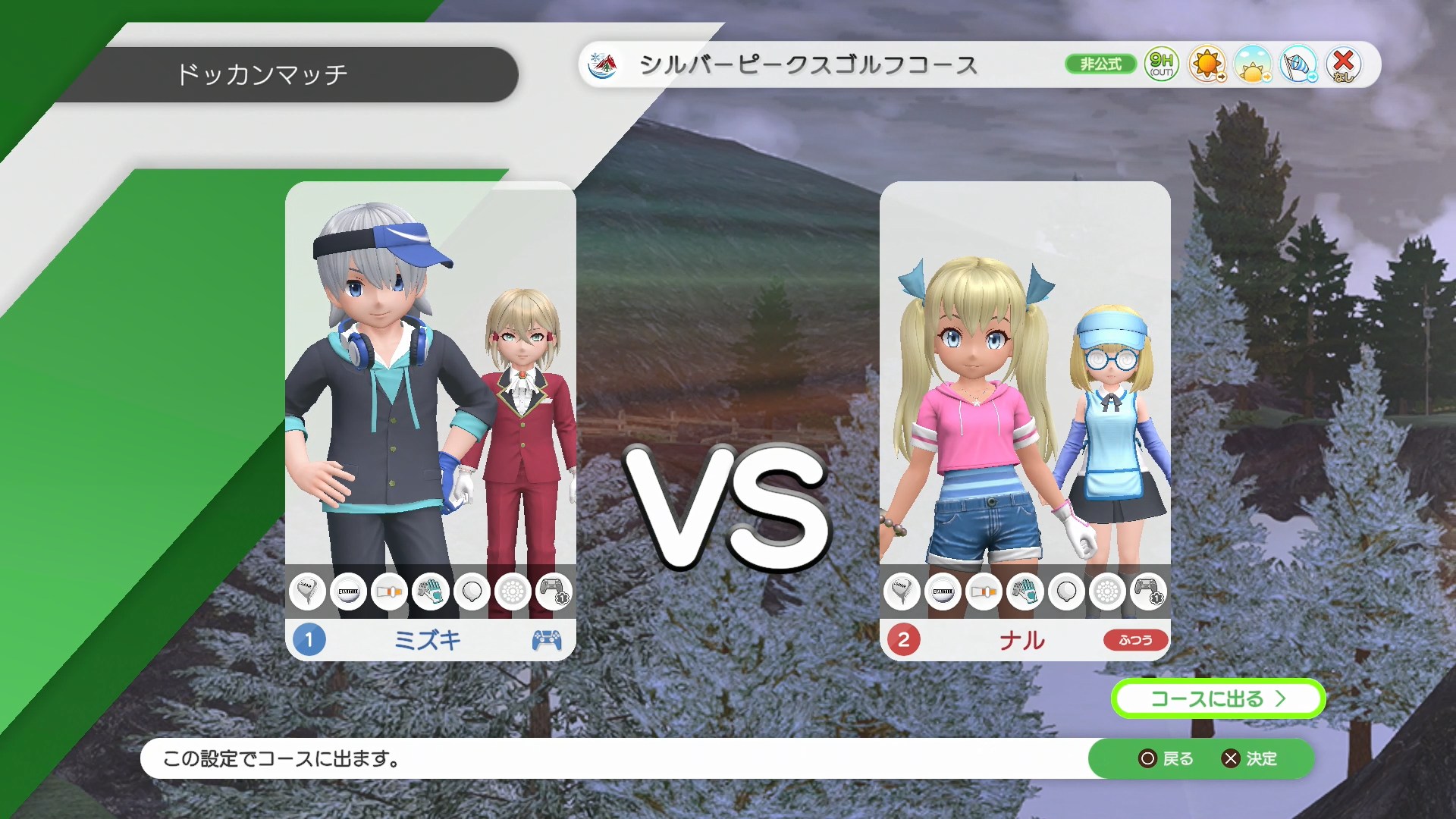Open Mizuki's golf ball selection icon
The image size is (1456, 819).
coord(349,591)
